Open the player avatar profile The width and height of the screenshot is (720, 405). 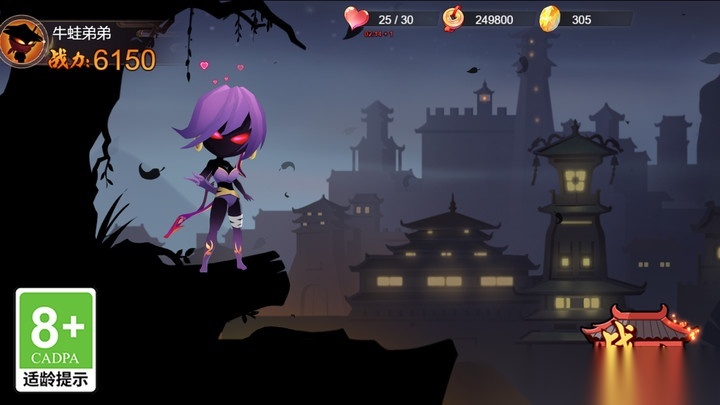point(22,42)
